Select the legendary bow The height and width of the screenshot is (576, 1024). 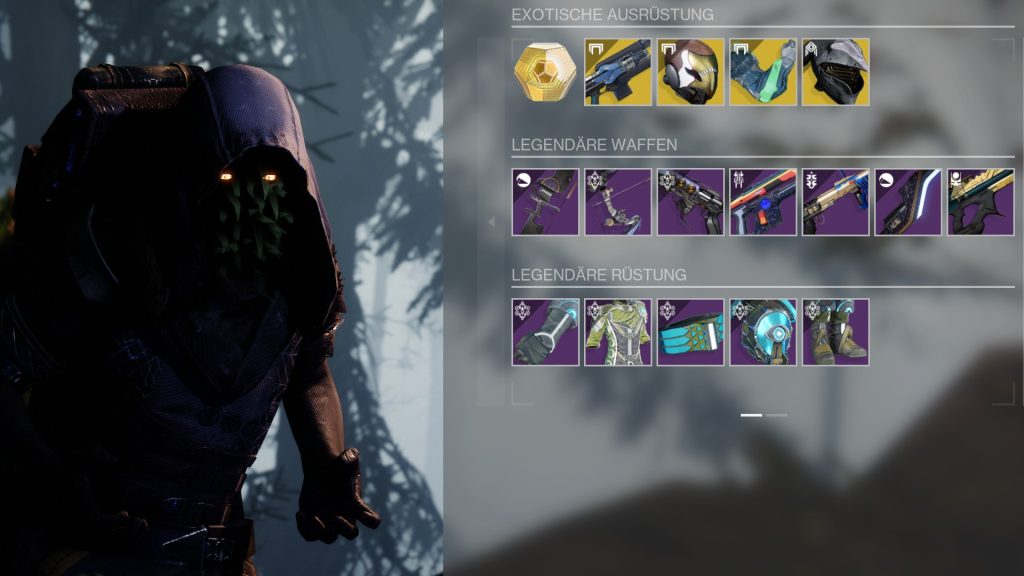[618, 202]
